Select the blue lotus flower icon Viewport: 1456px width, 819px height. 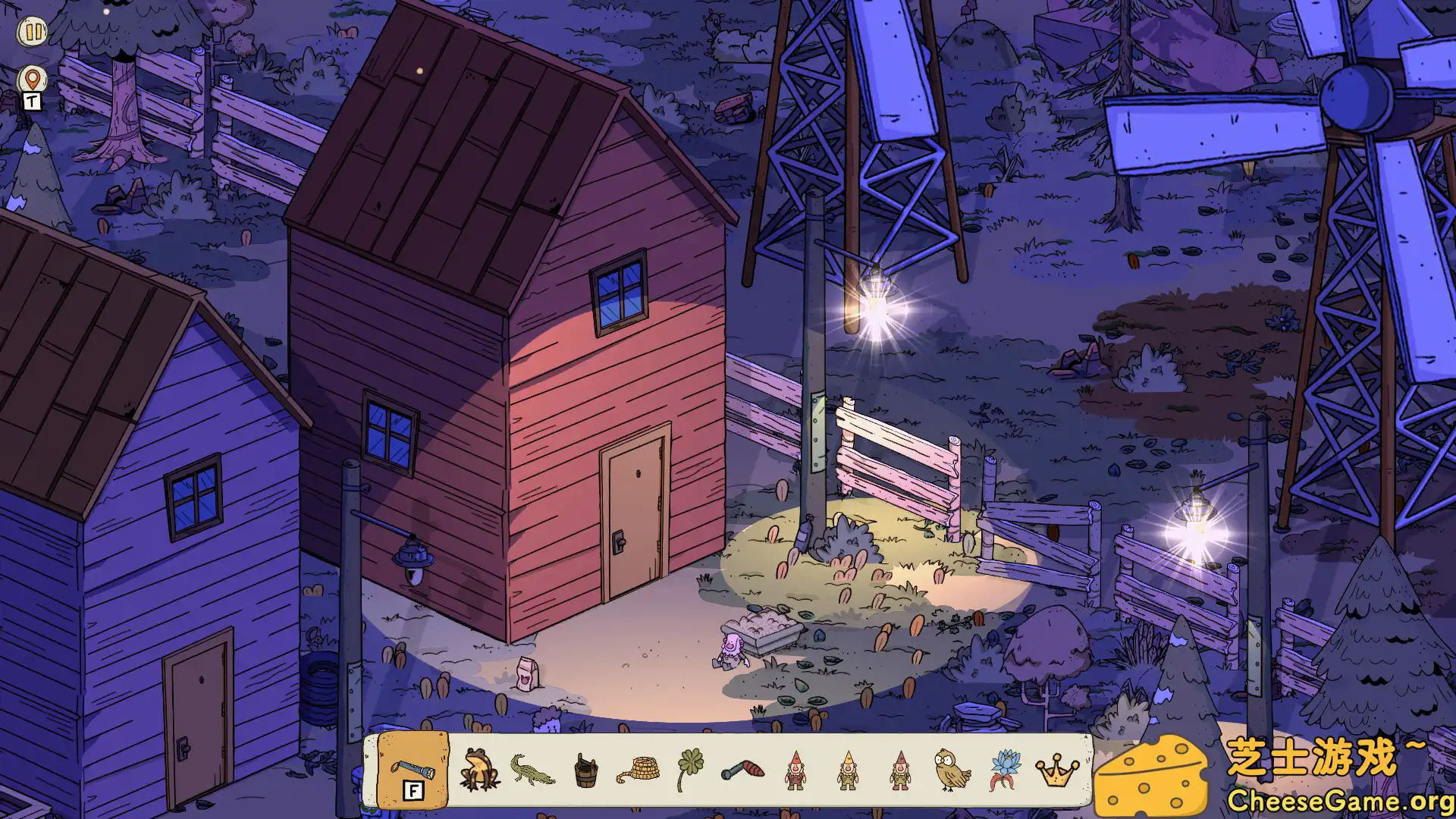pyautogui.click(x=1005, y=769)
